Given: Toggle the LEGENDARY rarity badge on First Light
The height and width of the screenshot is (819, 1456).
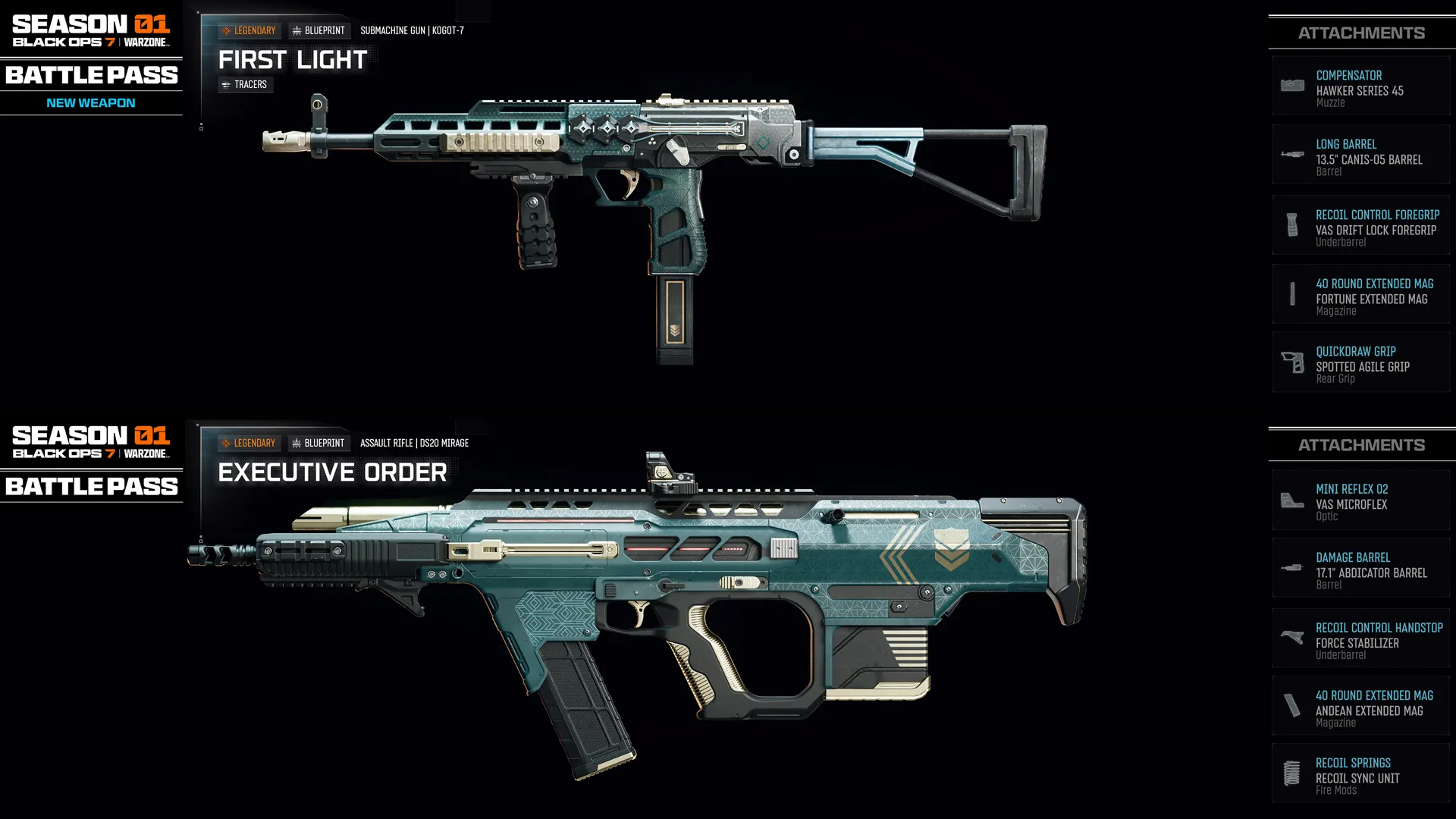Looking at the screenshot, I should [x=249, y=30].
